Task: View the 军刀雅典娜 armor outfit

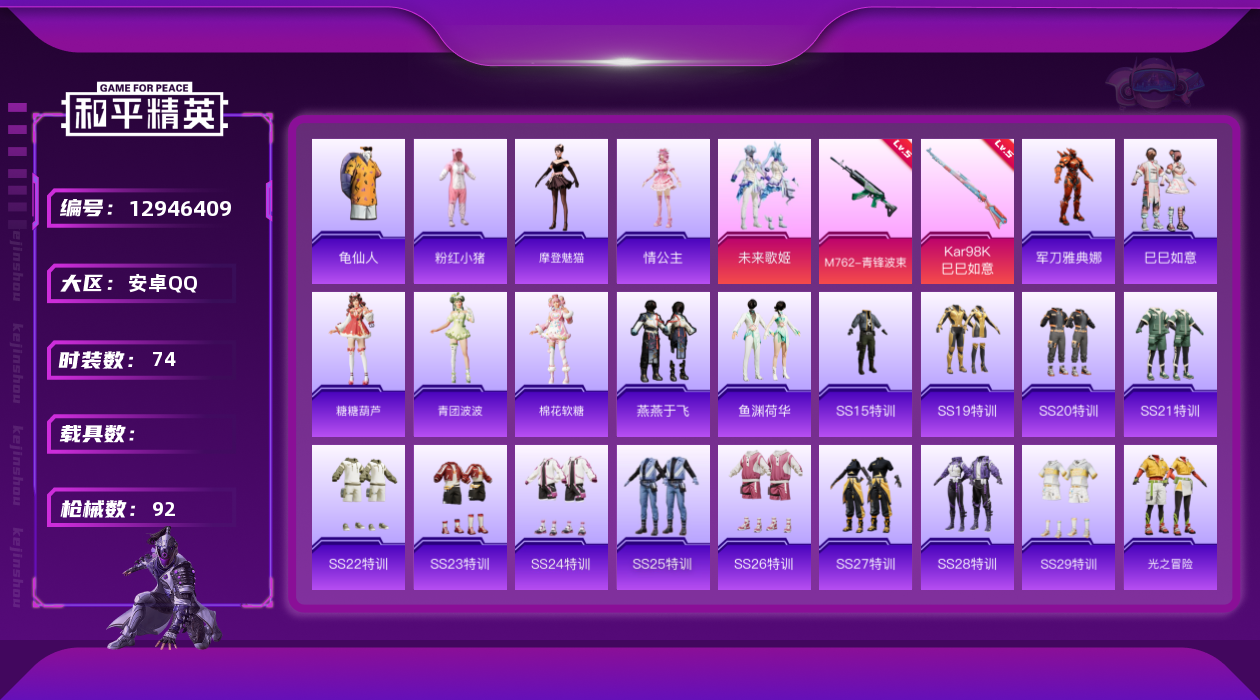Action: click(1068, 211)
